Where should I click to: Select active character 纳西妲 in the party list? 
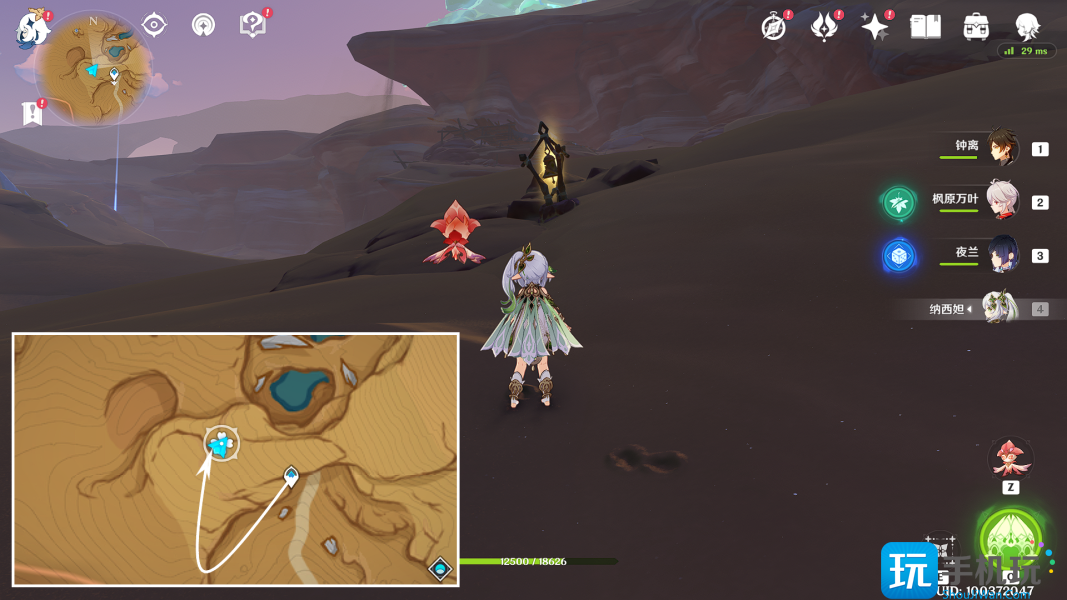click(x=998, y=308)
